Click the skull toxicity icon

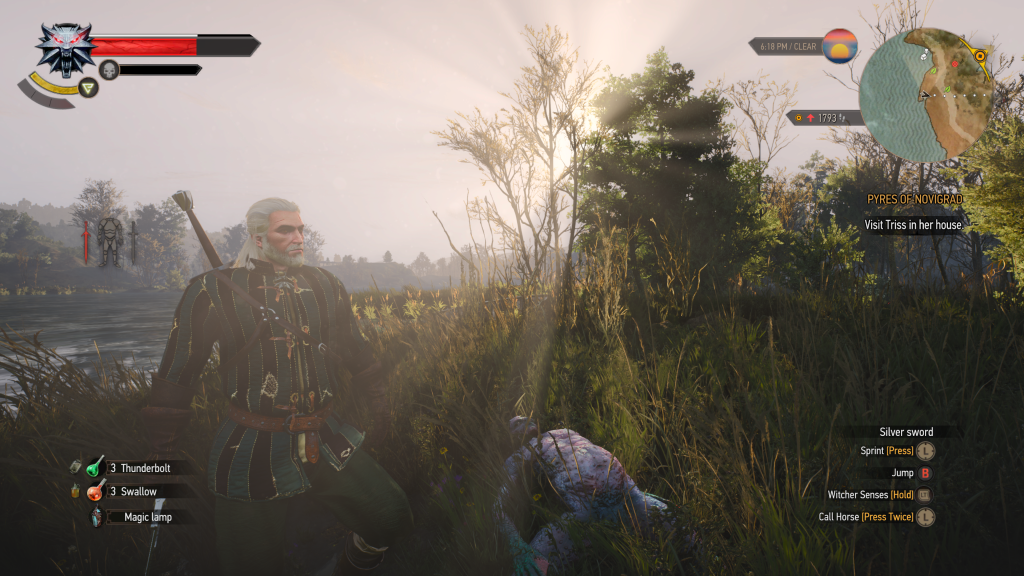(x=109, y=69)
